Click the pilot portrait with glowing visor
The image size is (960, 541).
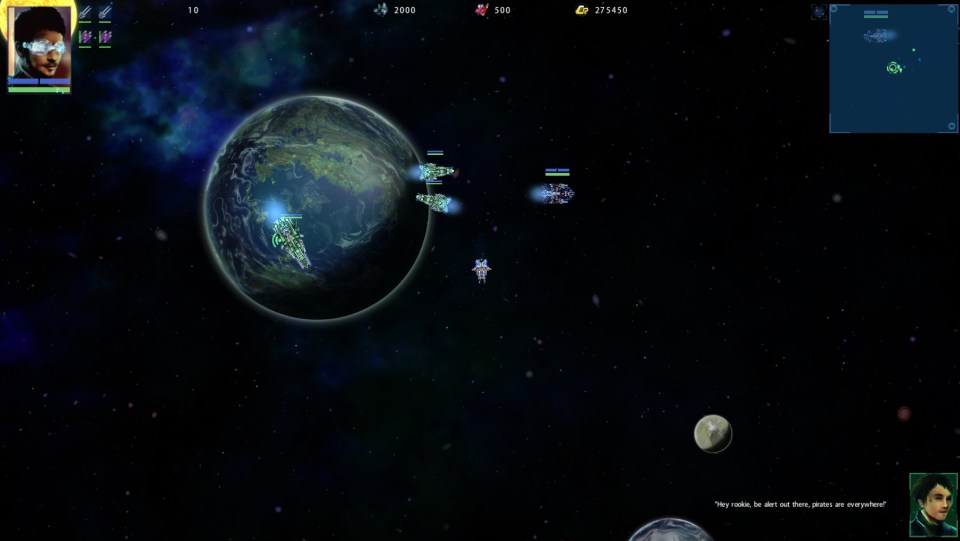pos(40,44)
